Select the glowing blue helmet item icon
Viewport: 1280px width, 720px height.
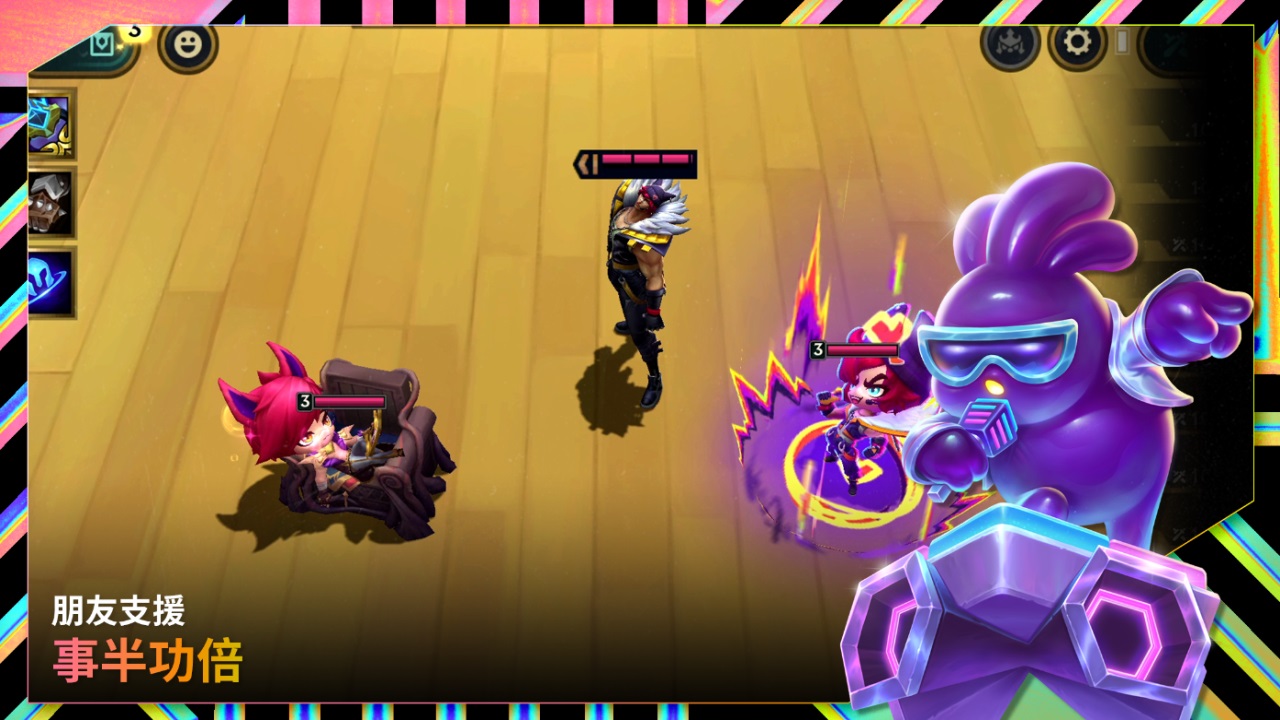[50, 282]
